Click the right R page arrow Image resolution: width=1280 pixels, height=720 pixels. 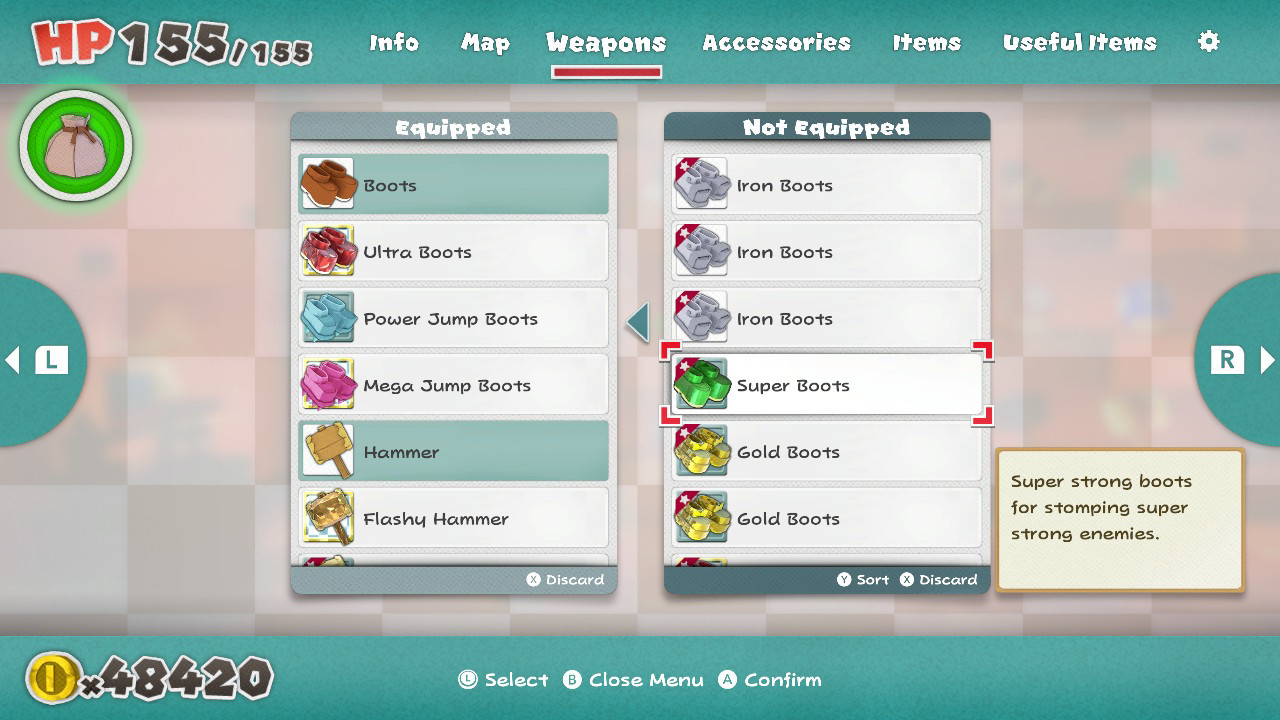pos(1245,360)
